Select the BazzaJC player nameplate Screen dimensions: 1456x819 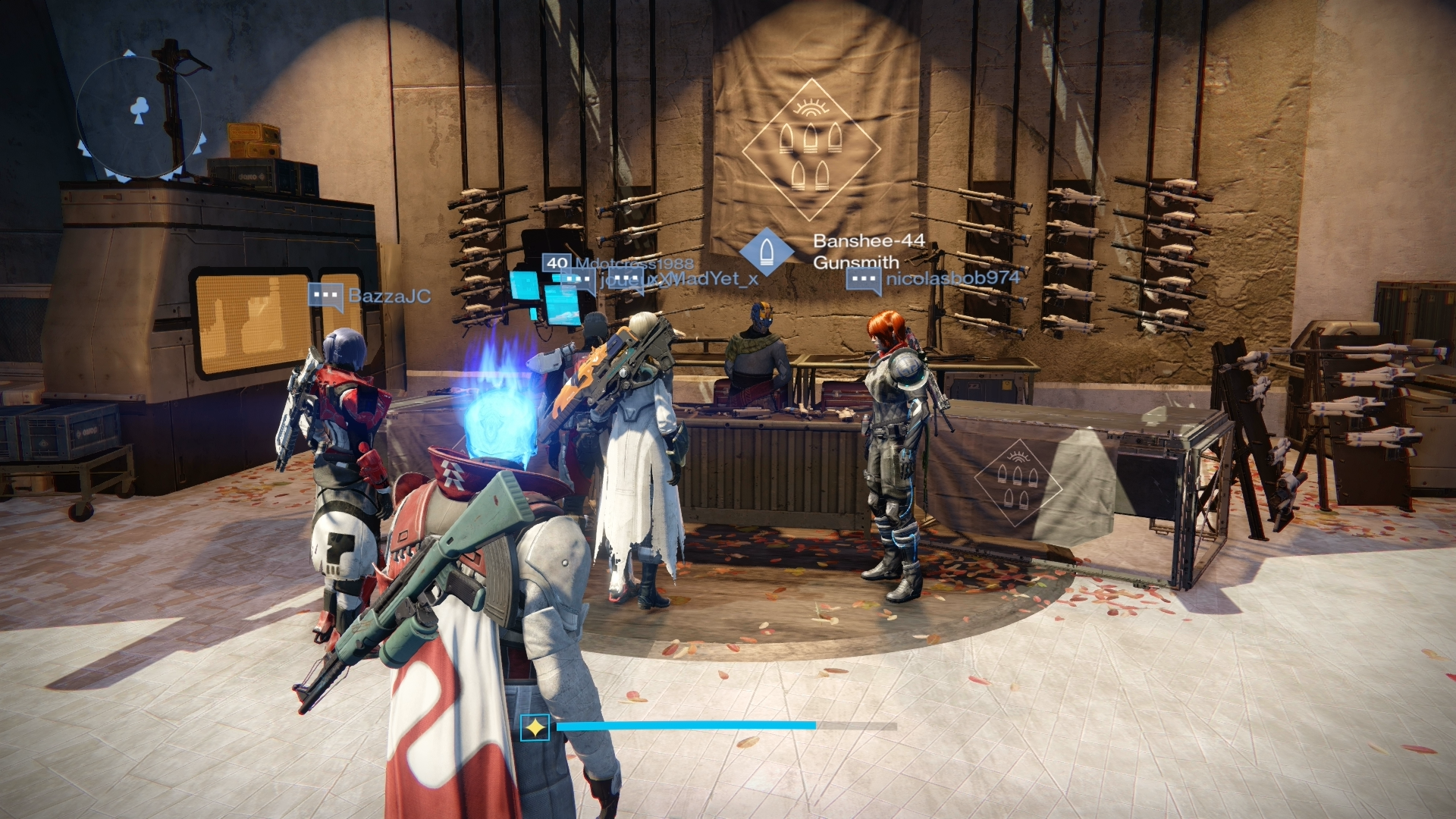(x=370, y=296)
